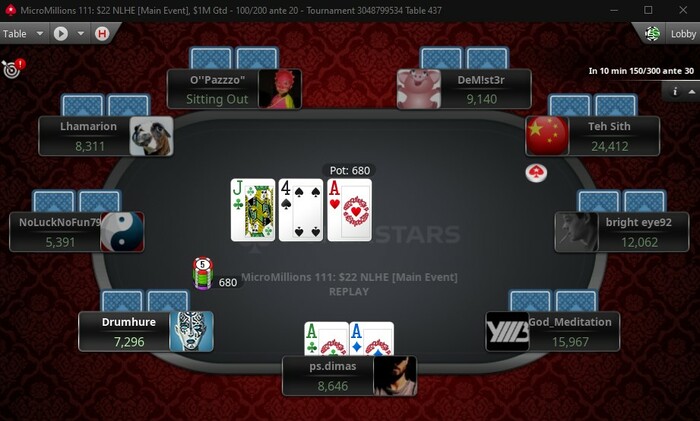Screen dimensions: 700x421
Task: Expand the arrow next to the play button
Action: (x=81, y=33)
